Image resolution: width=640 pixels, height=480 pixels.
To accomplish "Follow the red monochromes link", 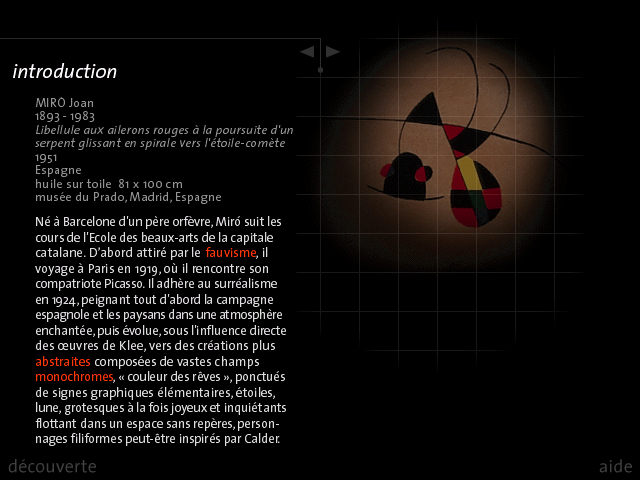I will pyautogui.click(x=74, y=377).
